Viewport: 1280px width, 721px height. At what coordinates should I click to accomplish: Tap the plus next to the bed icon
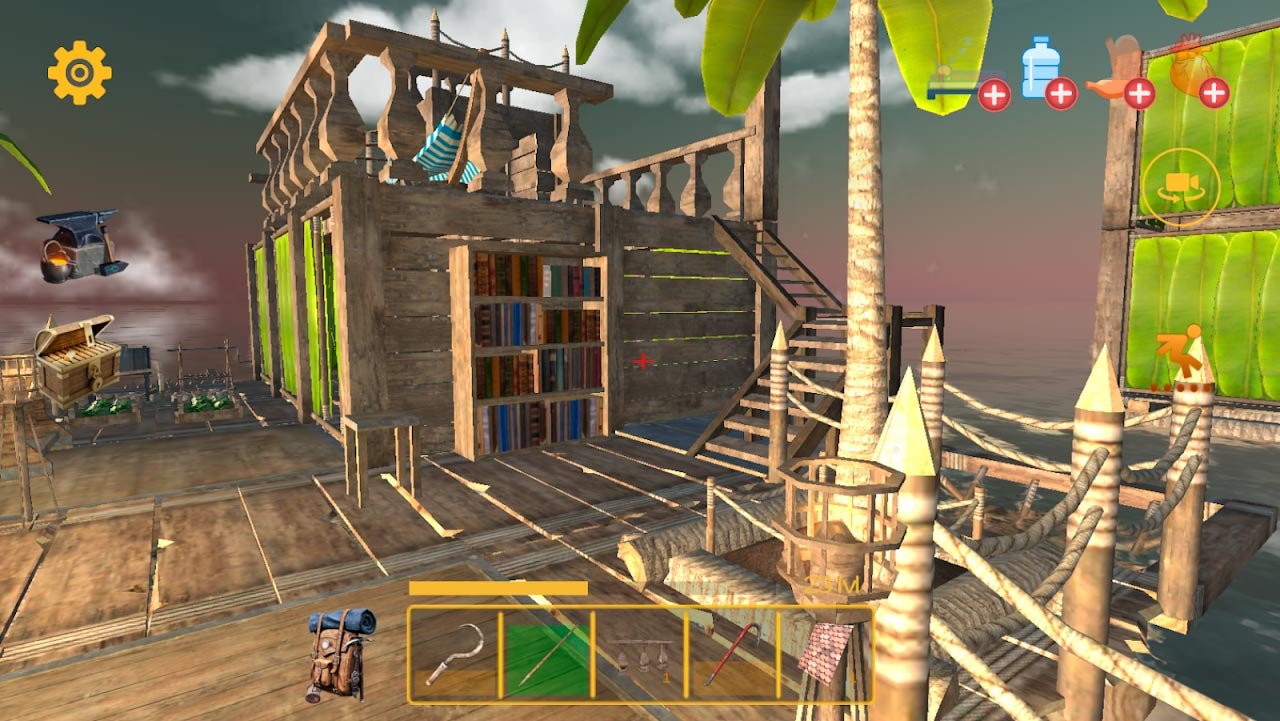(x=994, y=95)
